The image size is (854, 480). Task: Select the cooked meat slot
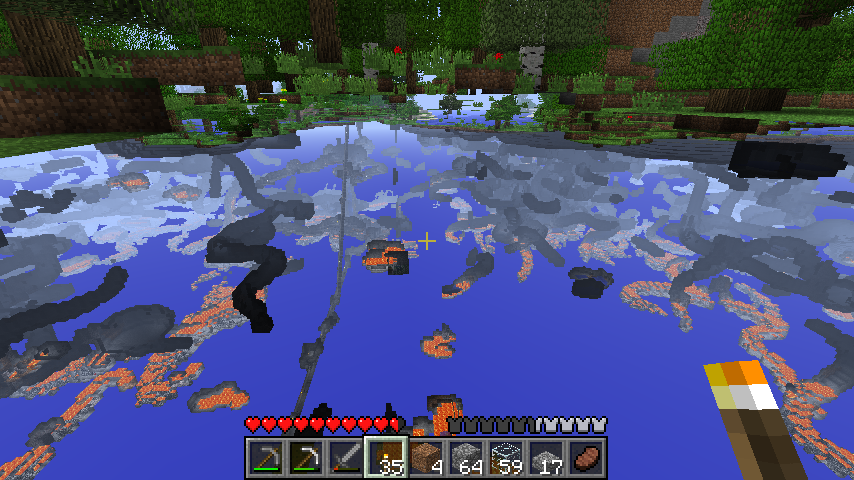coord(586,456)
